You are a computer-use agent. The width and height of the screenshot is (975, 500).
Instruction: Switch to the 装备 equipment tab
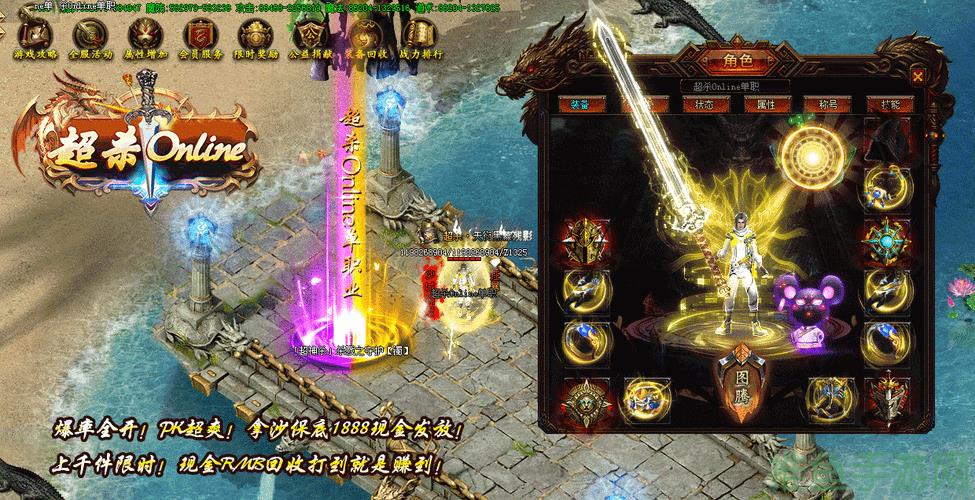(580, 104)
